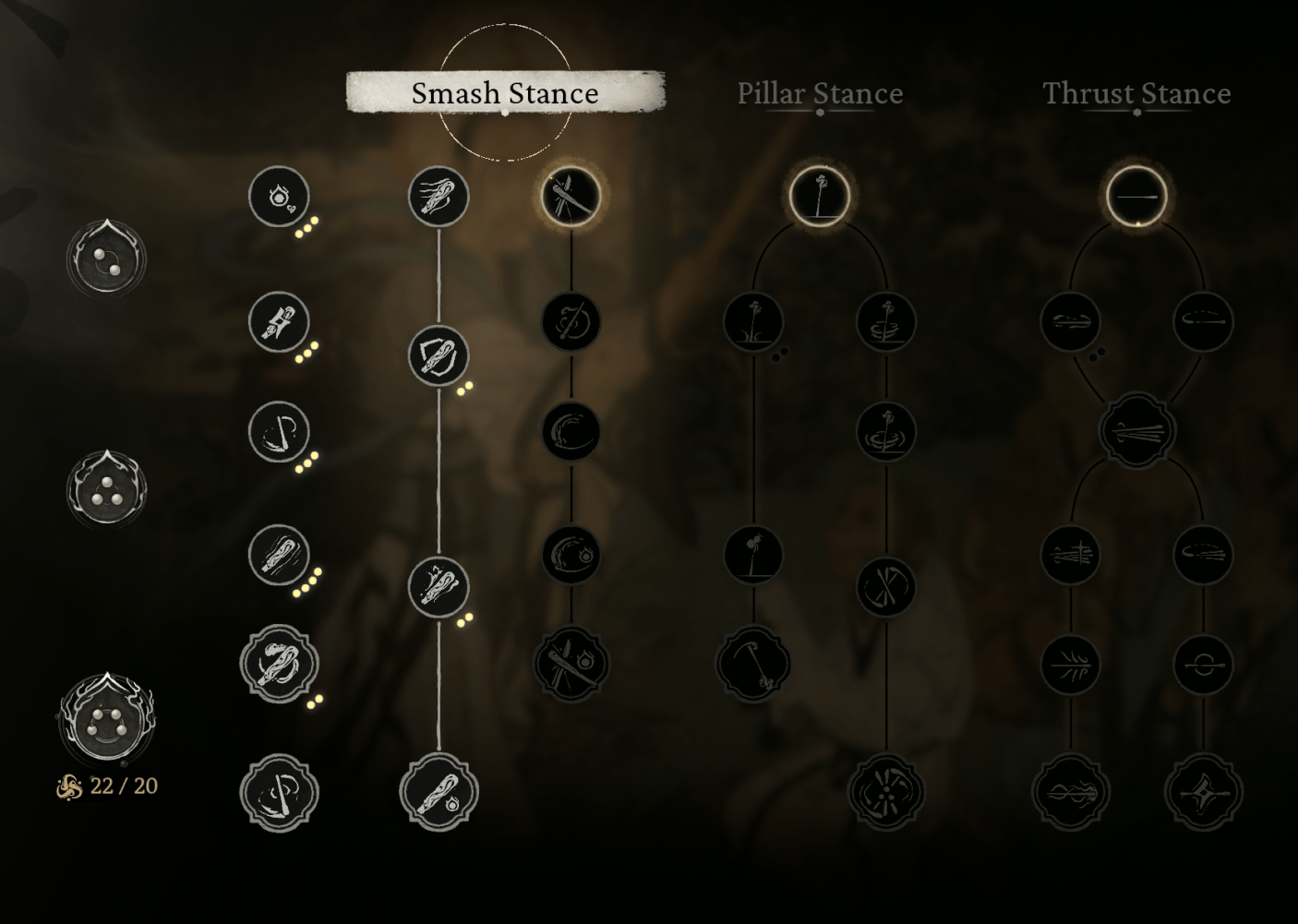Select the glowing top Thrust Stance node
This screenshot has height=924, width=1298.
[1136, 196]
